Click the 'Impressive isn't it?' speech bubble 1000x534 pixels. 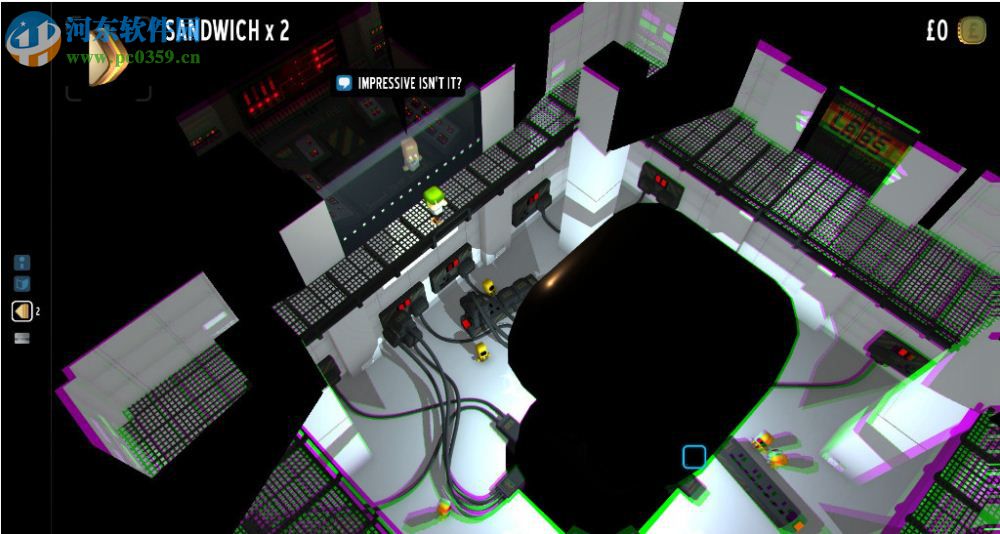(401, 83)
